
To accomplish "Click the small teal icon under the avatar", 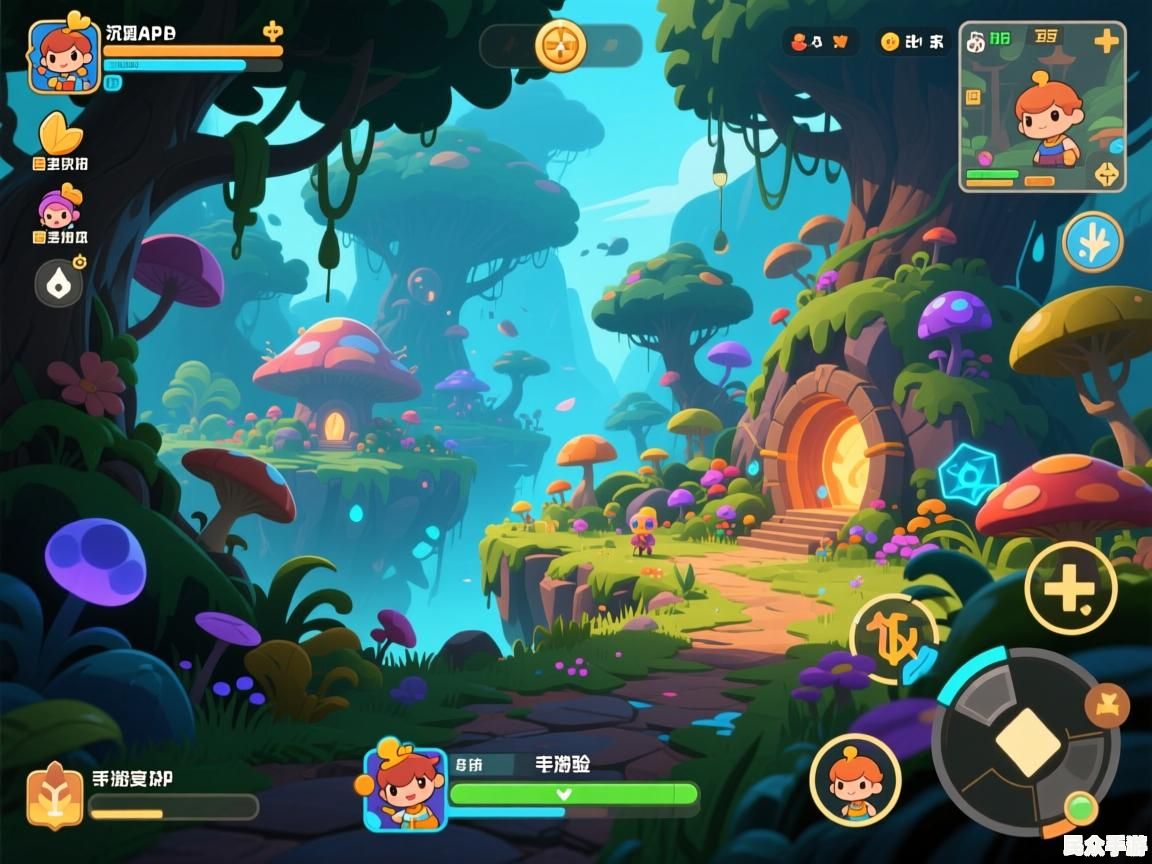I will (113, 83).
